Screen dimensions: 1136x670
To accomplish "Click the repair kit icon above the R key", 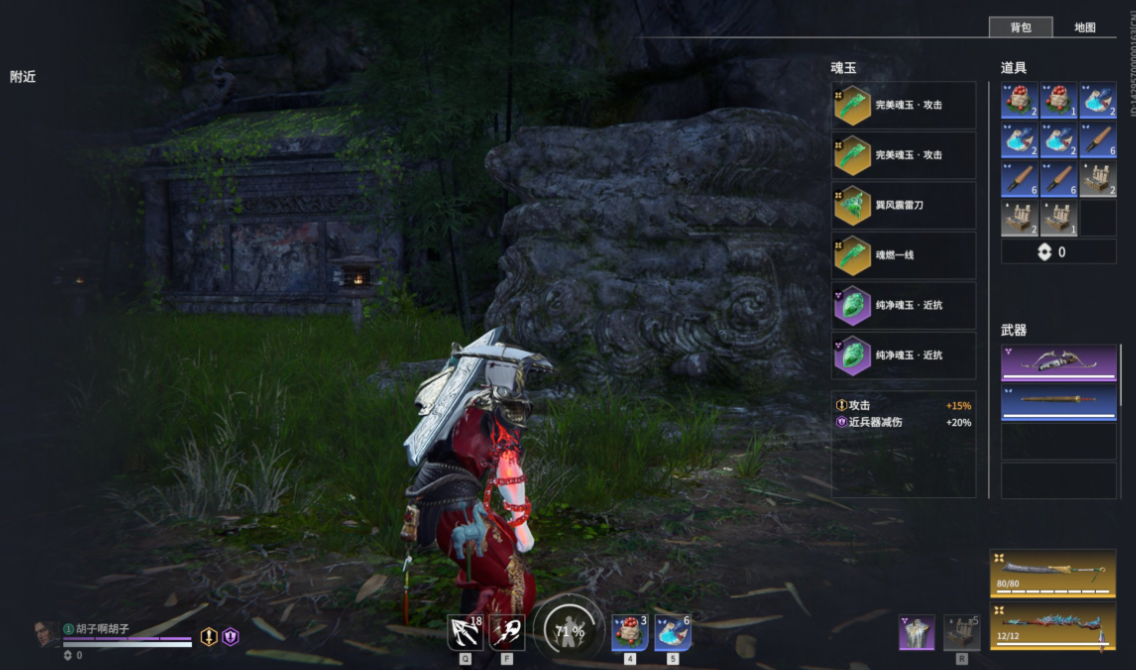I will pyautogui.click(x=962, y=632).
